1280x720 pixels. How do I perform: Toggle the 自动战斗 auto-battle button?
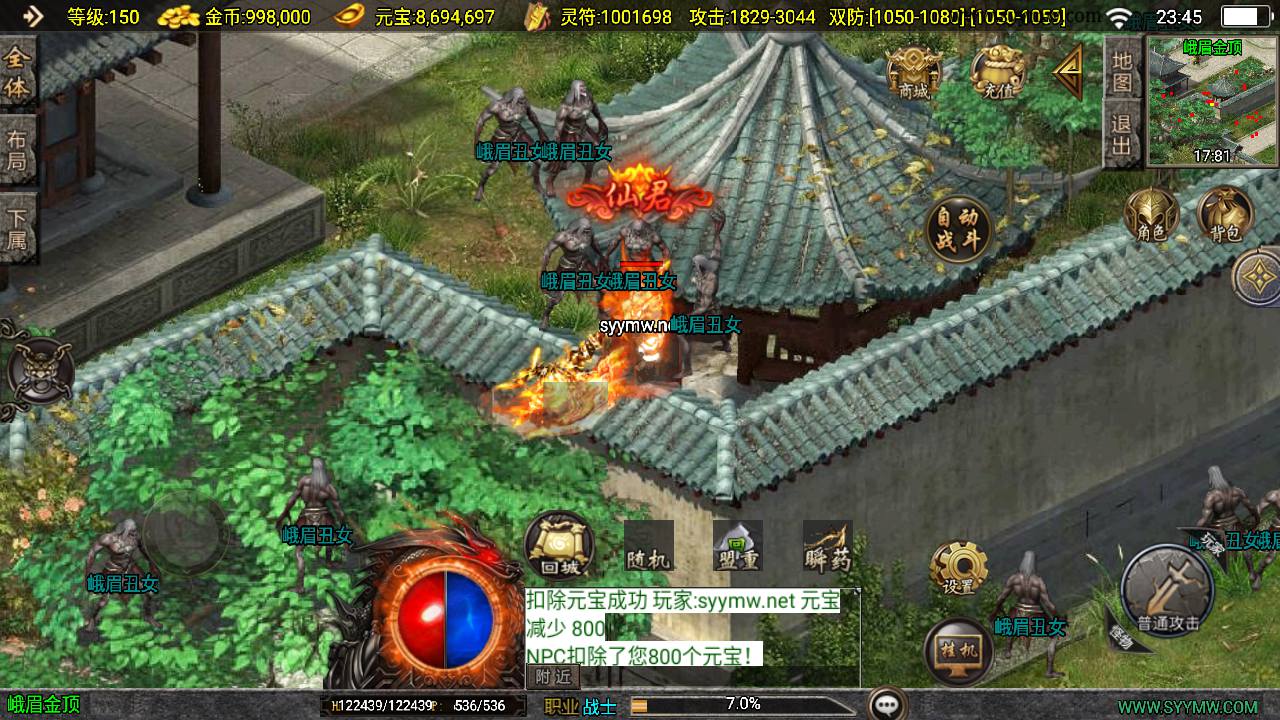tap(958, 229)
